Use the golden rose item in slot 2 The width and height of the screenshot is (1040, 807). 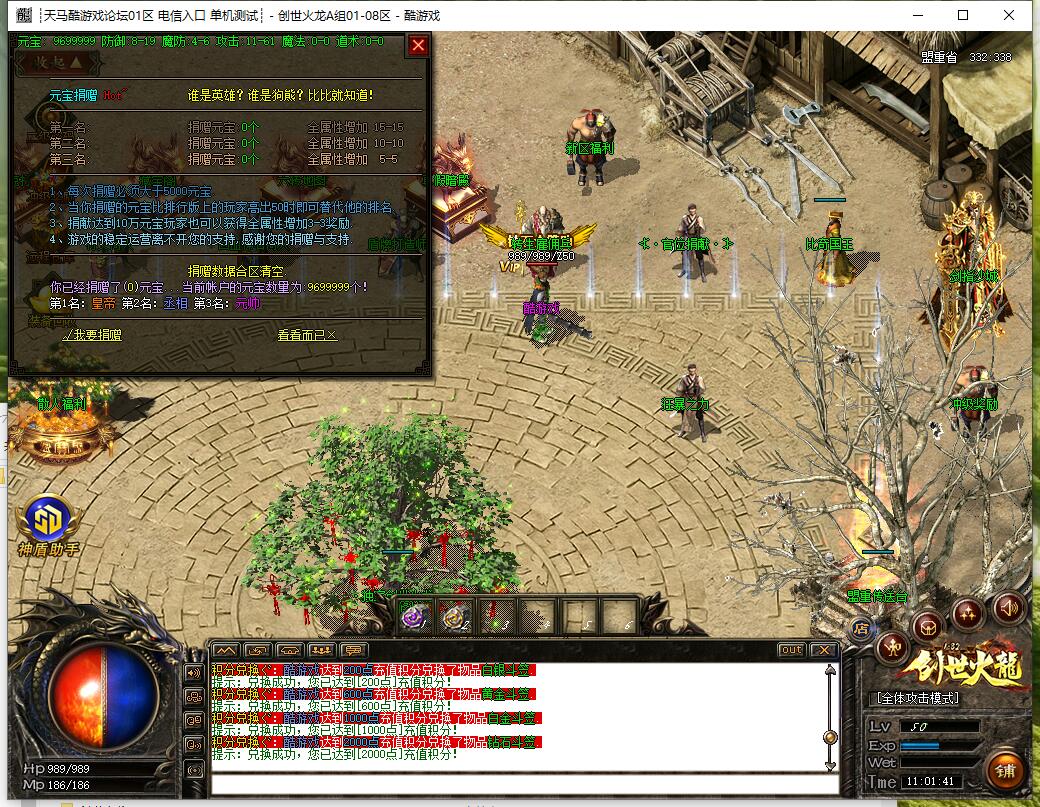click(456, 616)
